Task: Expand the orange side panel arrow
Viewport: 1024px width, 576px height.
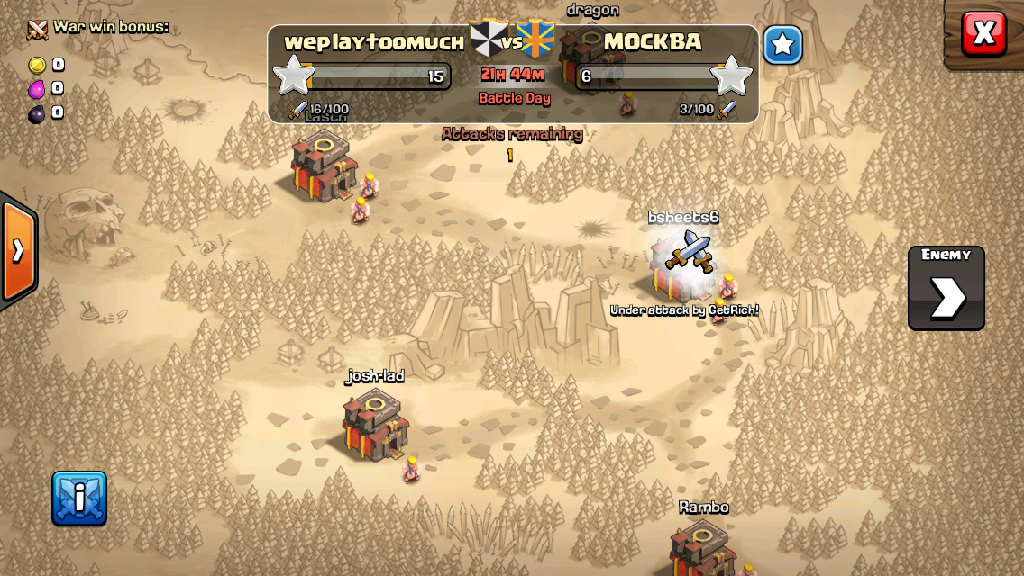Action: [x=18, y=250]
